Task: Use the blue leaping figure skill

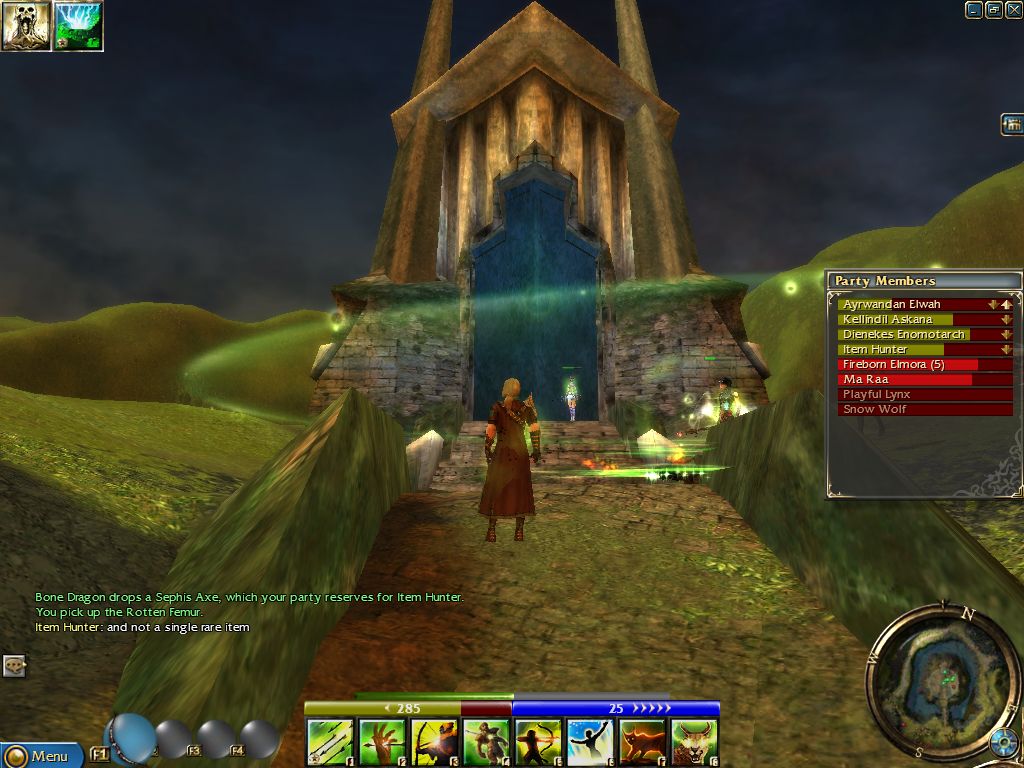Action: point(590,743)
